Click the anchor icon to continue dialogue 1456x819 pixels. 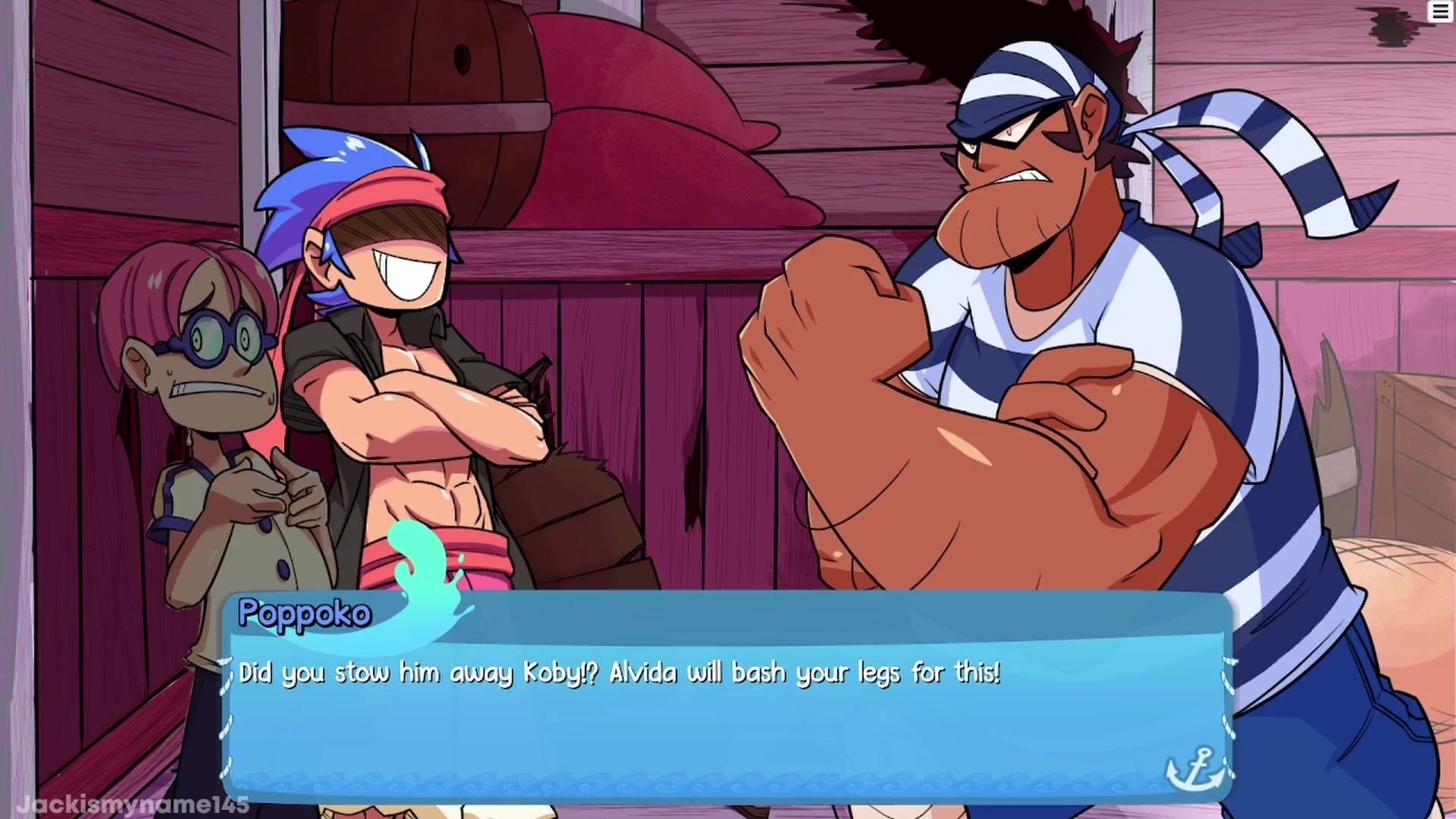tap(1194, 769)
